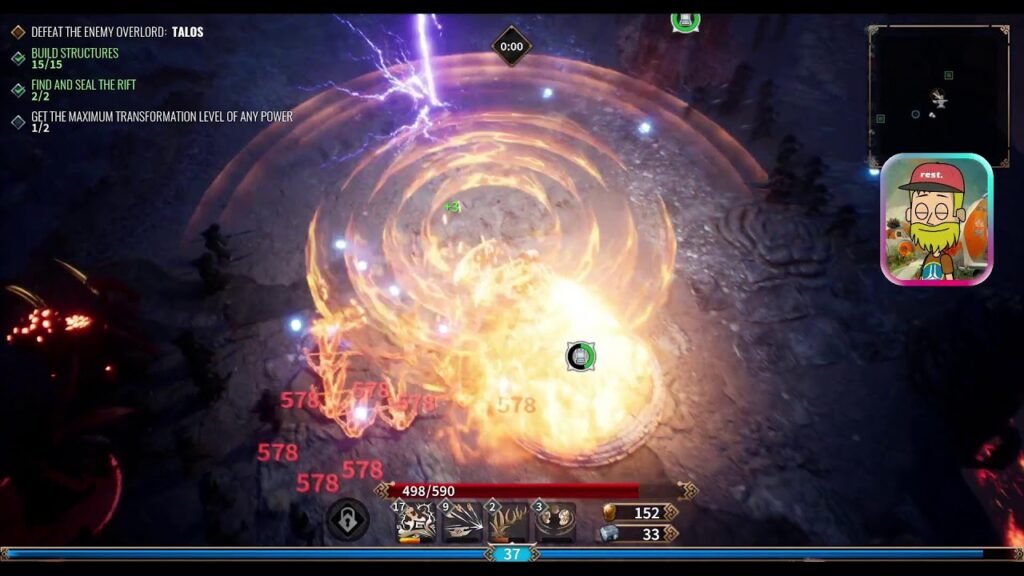The height and width of the screenshot is (576, 1024).
Task: Select the Find and Seal the Rift objective
Action: pyautogui.click(x=83, y=90)
